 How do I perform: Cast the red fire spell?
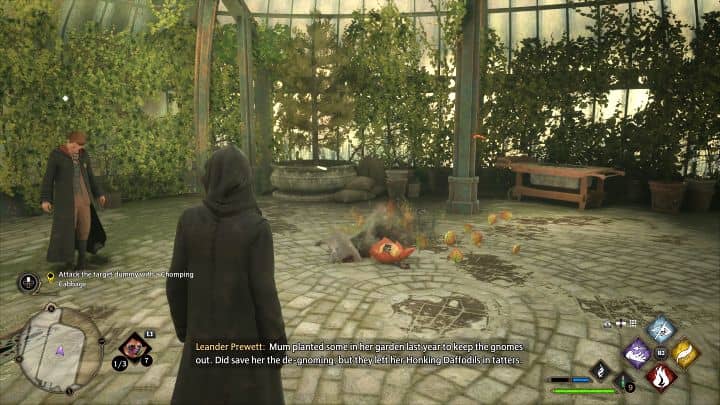click(x=660, y=377)
